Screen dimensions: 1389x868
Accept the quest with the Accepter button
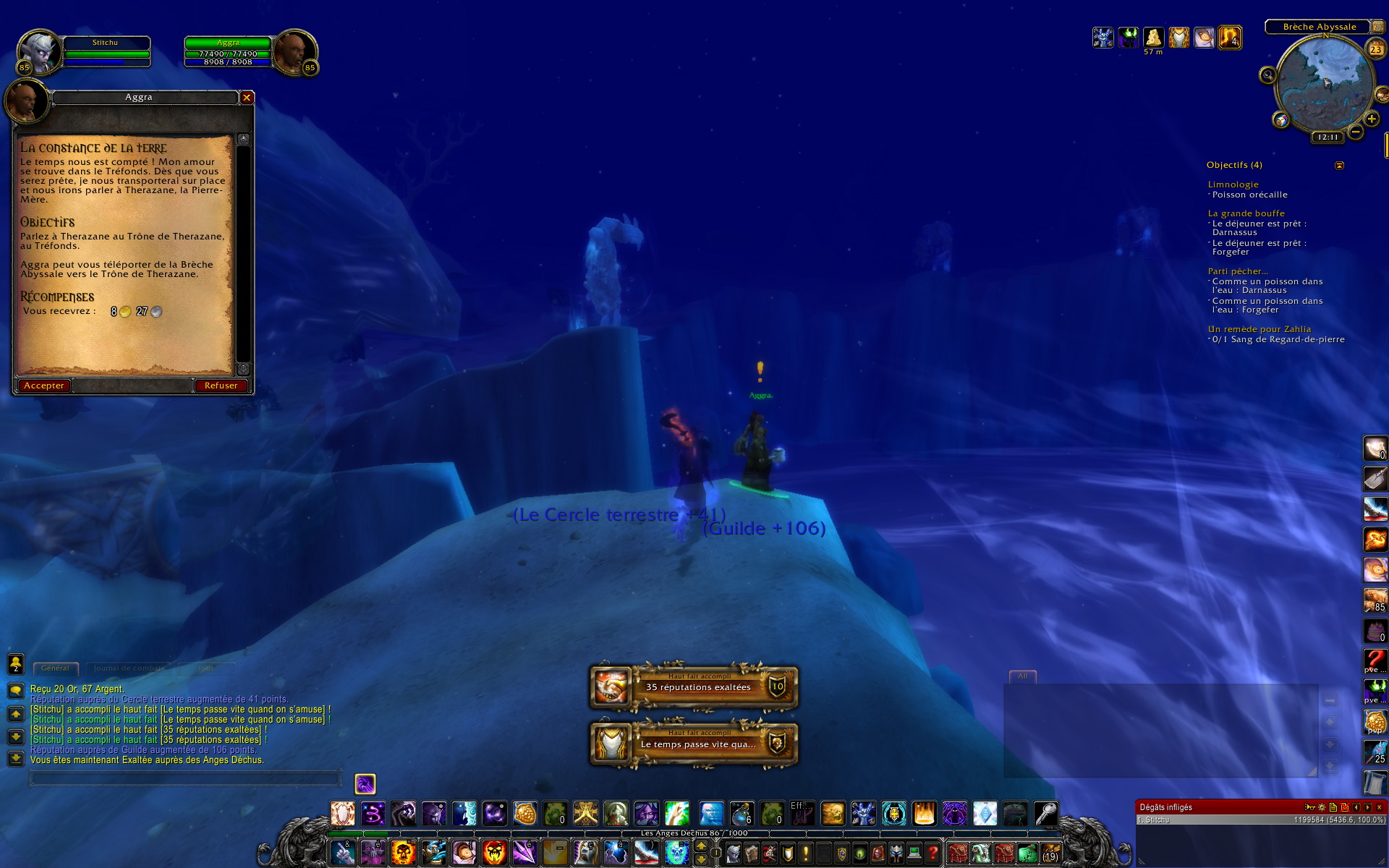(x=44, y=386)
